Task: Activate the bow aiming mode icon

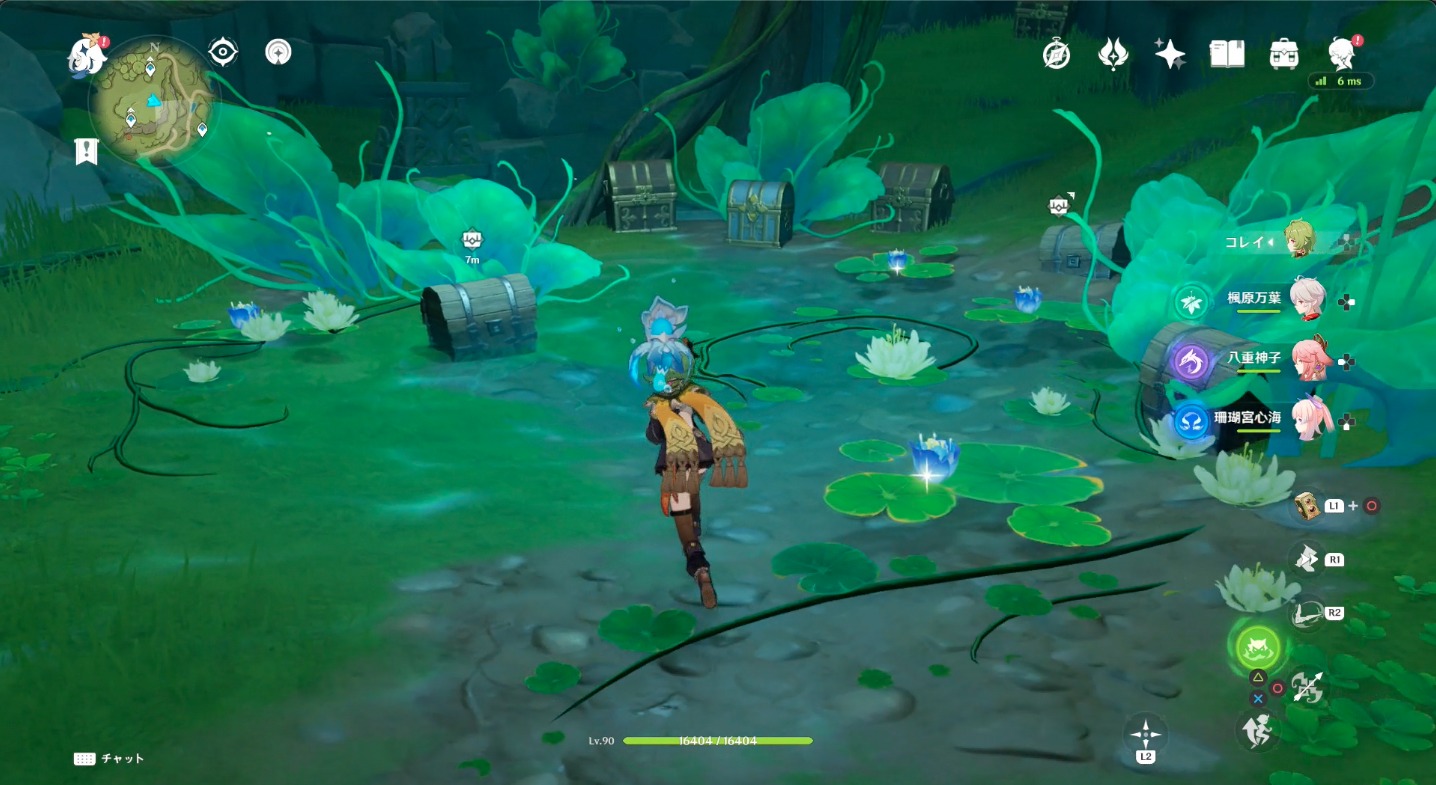Action: (1306, 612)
